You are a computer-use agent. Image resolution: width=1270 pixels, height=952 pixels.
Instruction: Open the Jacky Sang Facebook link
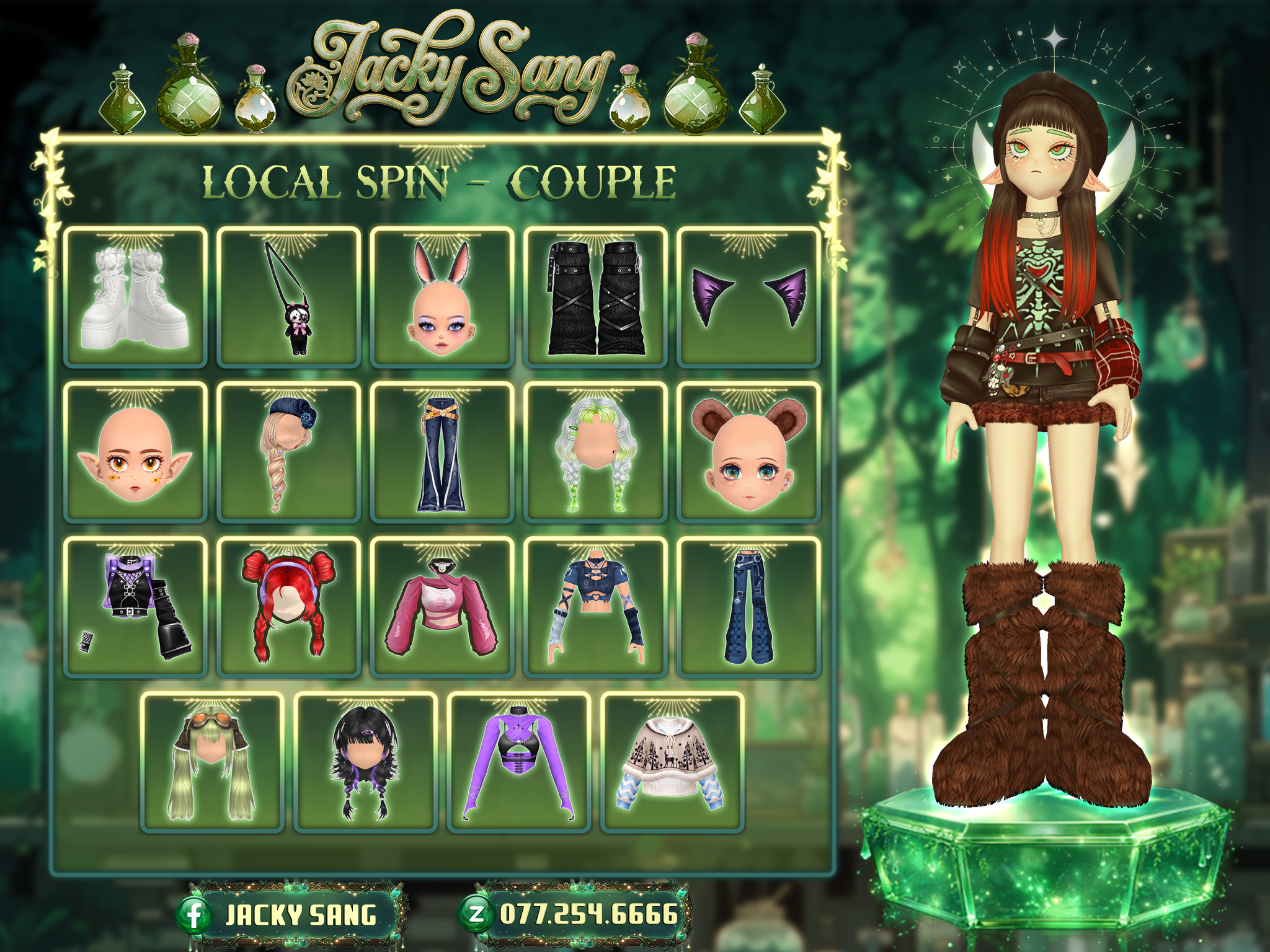pyautogui.click(x=290, y=915)
